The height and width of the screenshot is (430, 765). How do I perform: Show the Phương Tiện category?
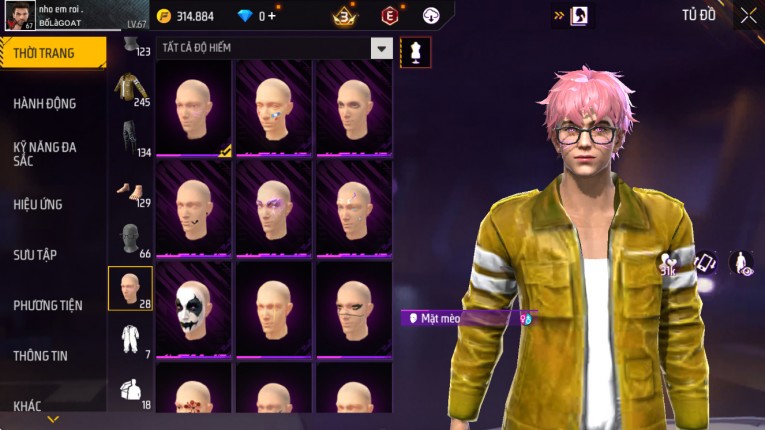(x=48, y=305)
